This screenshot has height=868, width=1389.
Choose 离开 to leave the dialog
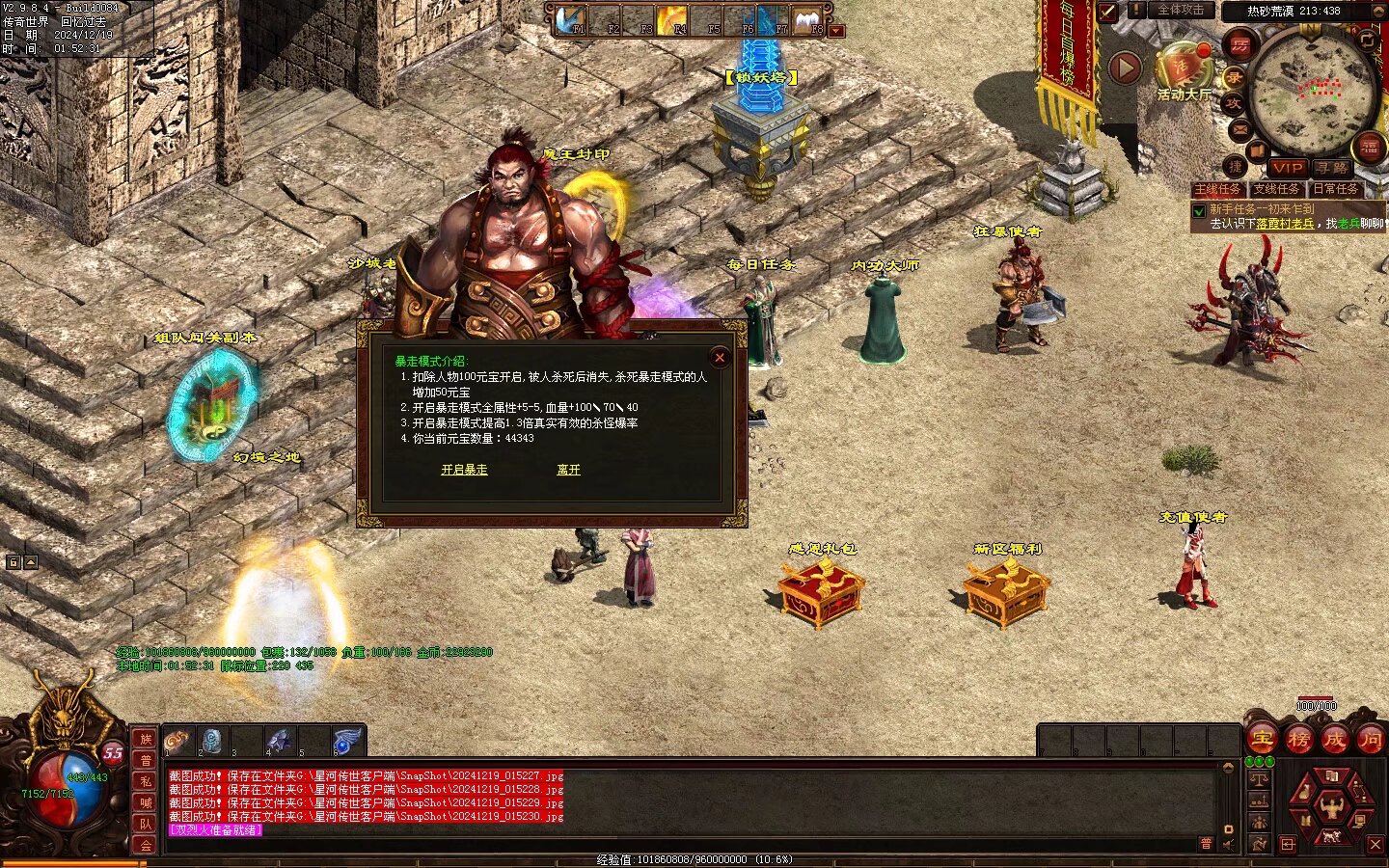click(568, 470)
